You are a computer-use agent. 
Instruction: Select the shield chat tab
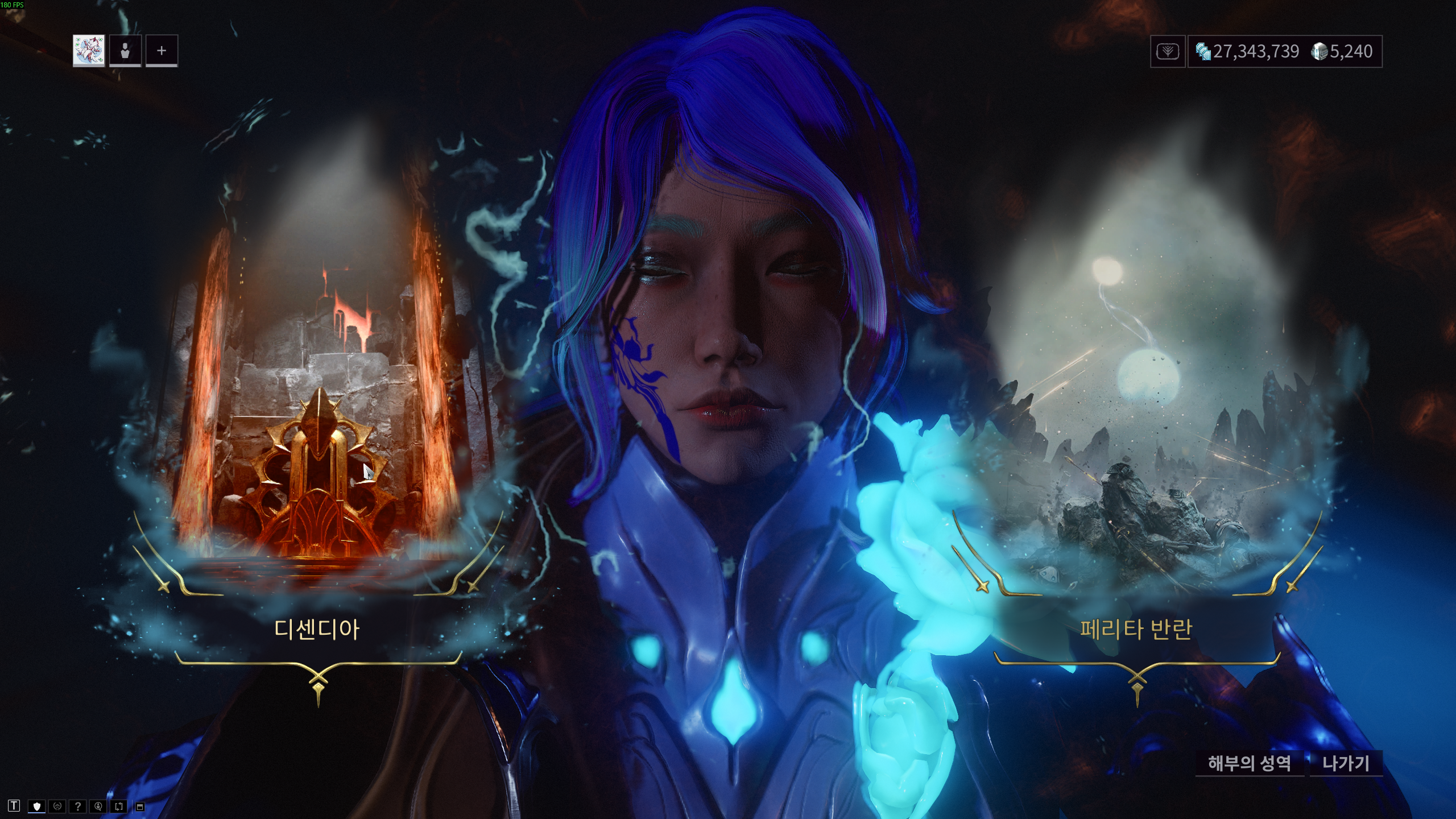coord(37,806)
